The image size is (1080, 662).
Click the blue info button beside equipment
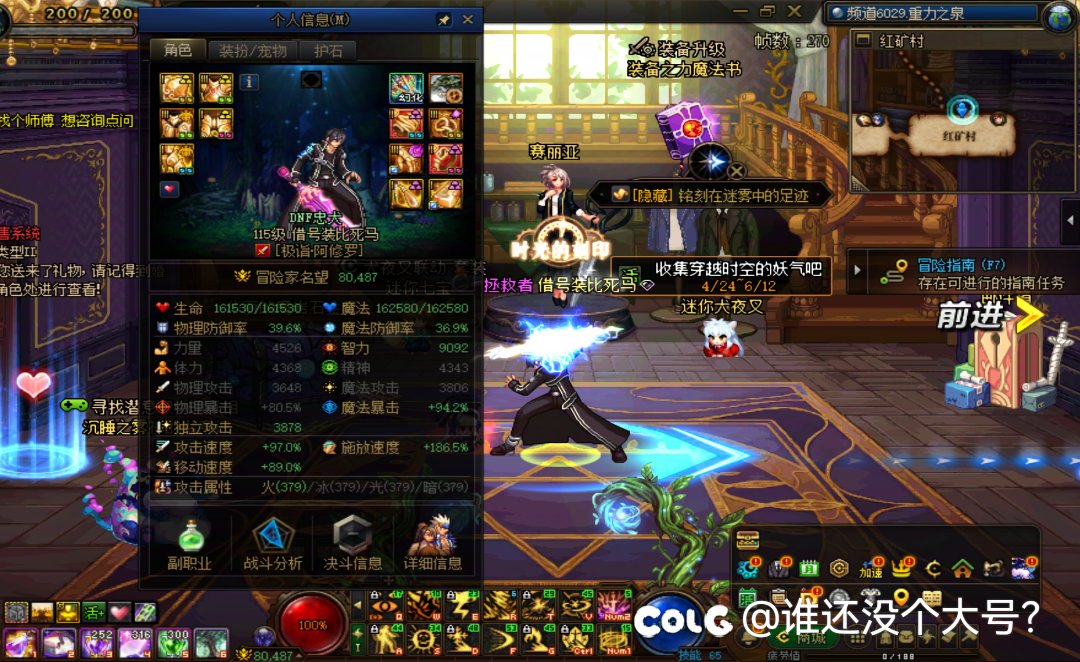click(x=249, y=82)
